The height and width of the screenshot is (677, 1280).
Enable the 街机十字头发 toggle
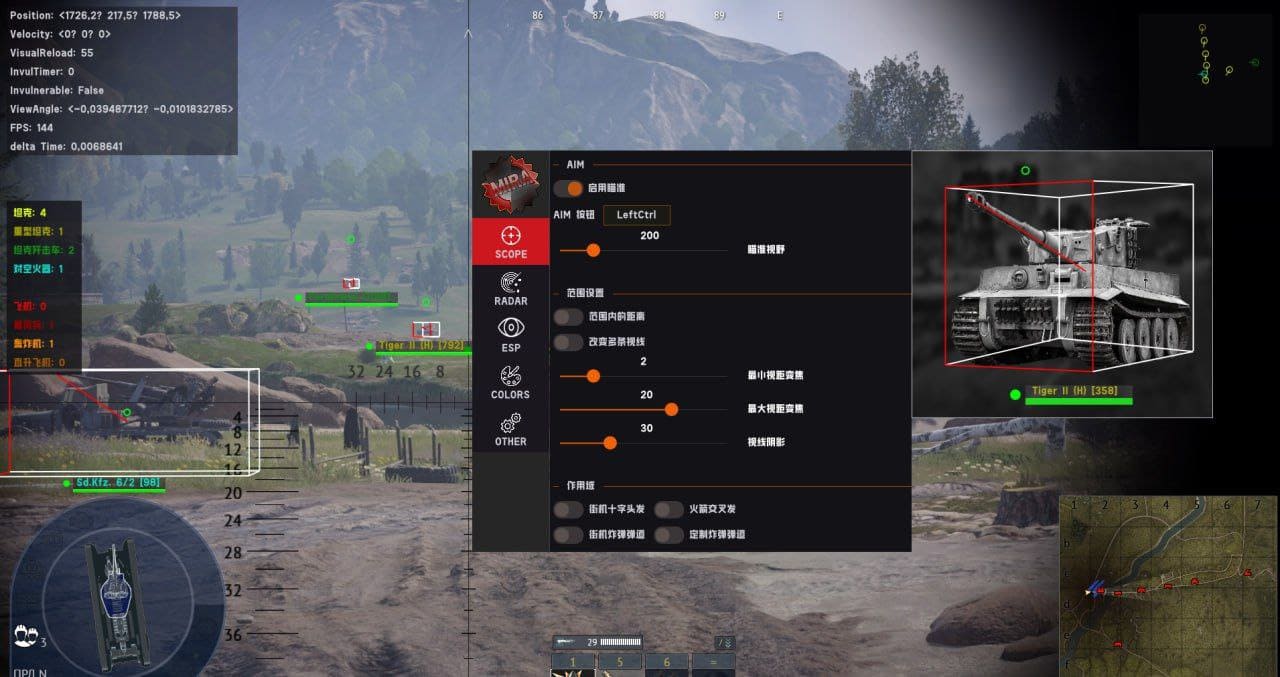[569, 509]
